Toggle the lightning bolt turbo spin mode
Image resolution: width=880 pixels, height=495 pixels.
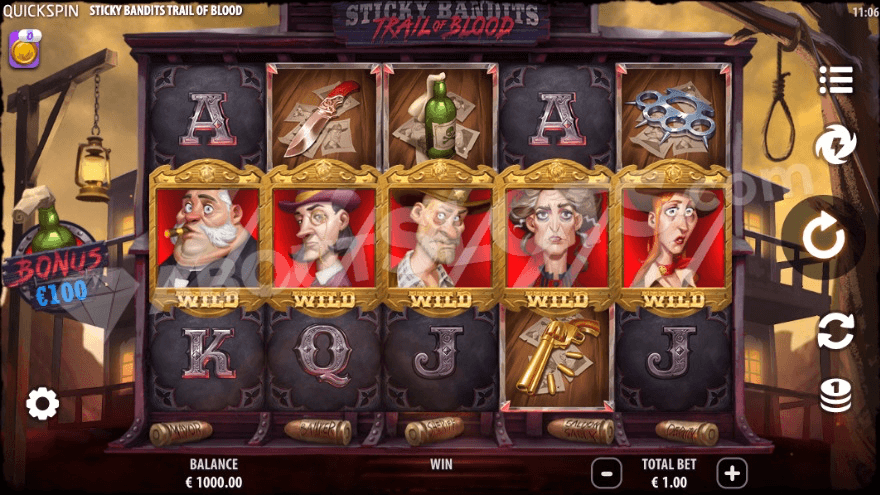(835, 145)
